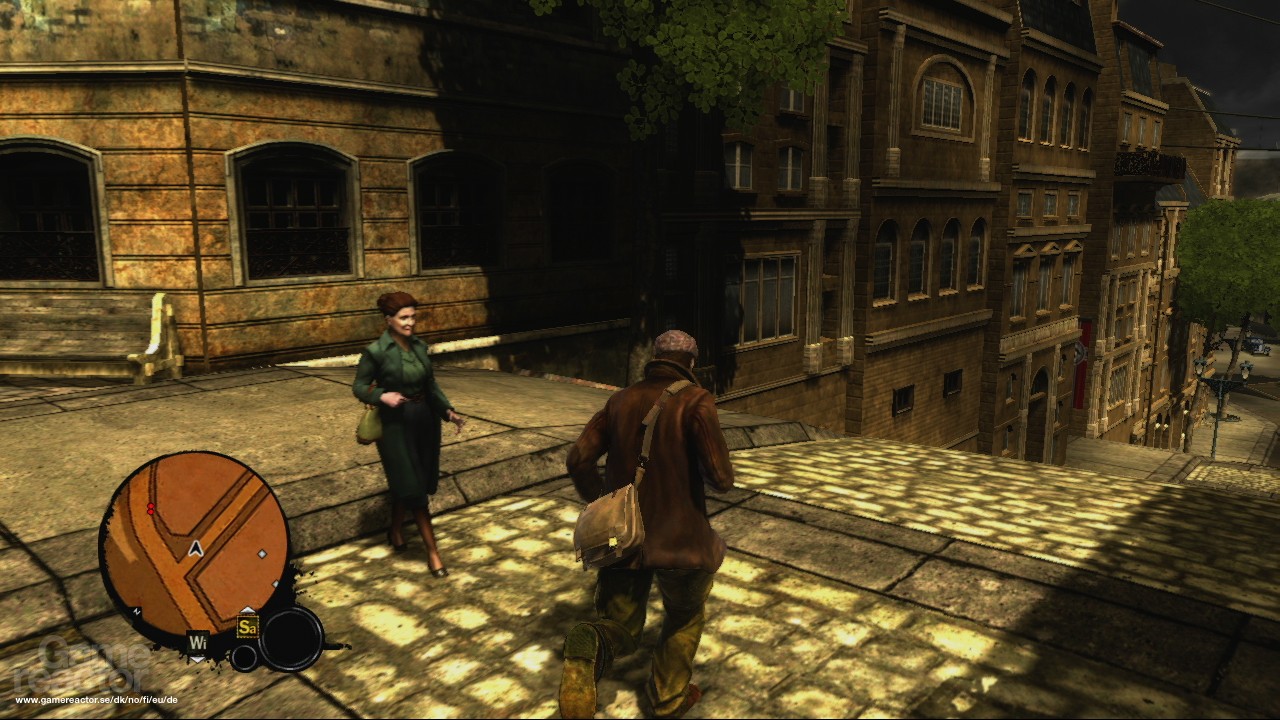The image size is (1280, 720).
Task: Toggle the yellow dashed border on the 'Sa' slot
Action: 247,625
